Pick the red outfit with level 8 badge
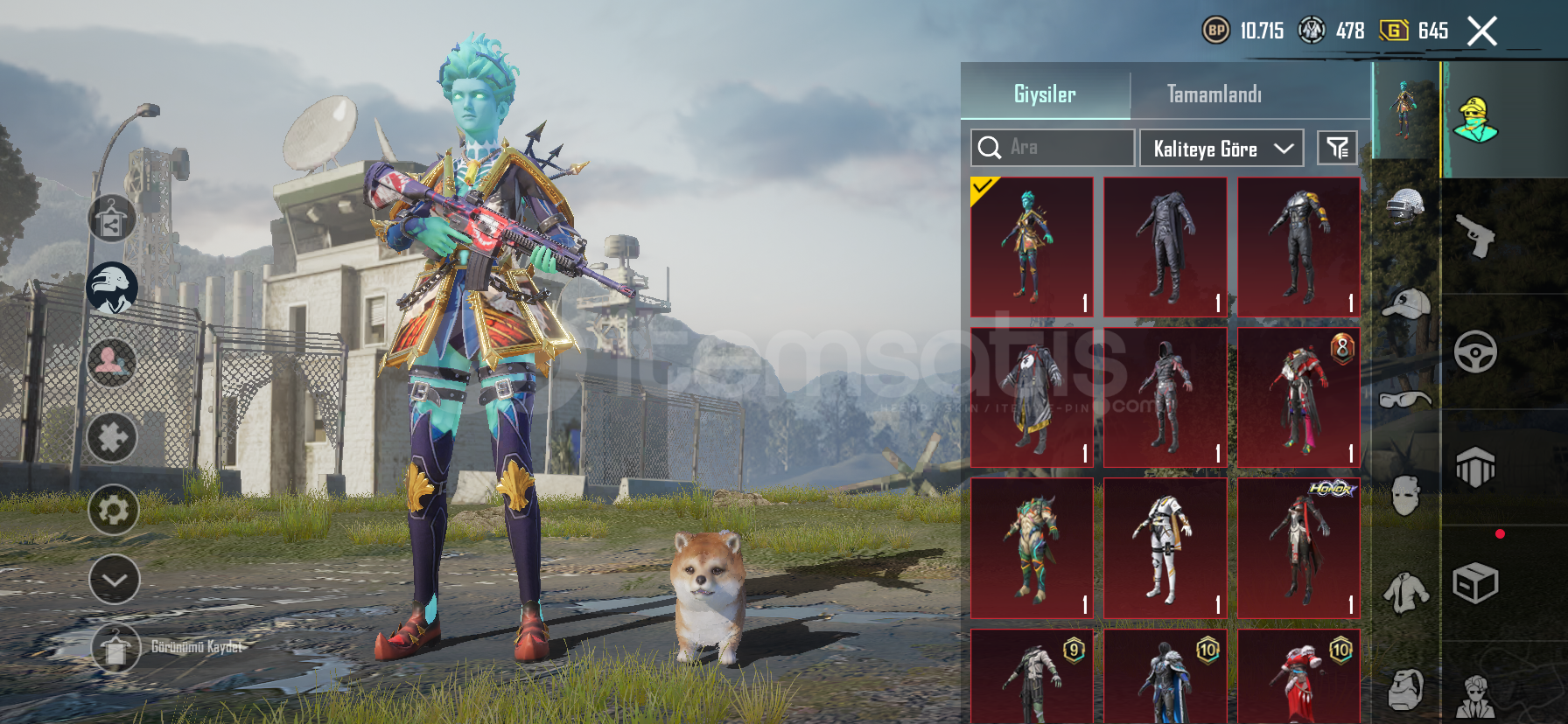Image resolution: width=1568 pixels, height=724 pixels. pos(1298,397)
